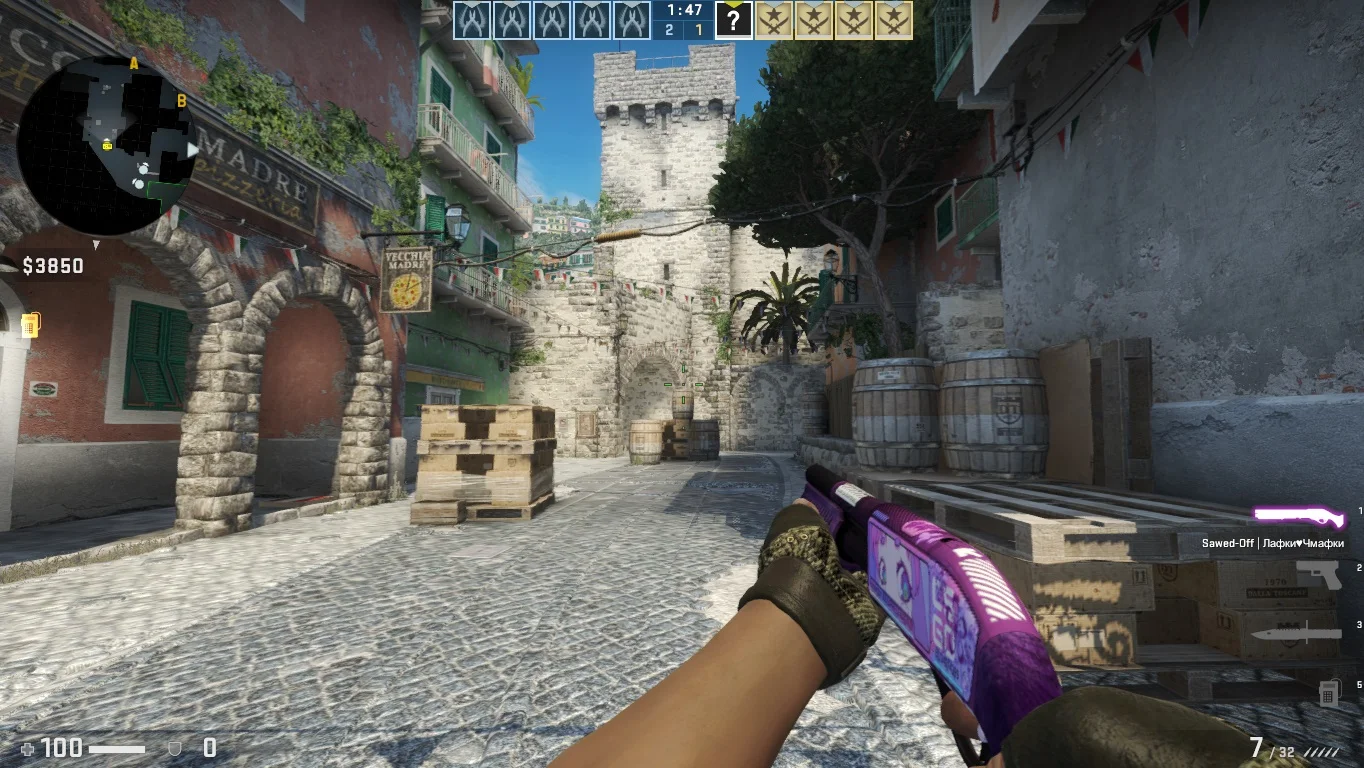Click the yellow bomb carrier icon
This screenshot has width=1364, height=768.
[29, 324]
